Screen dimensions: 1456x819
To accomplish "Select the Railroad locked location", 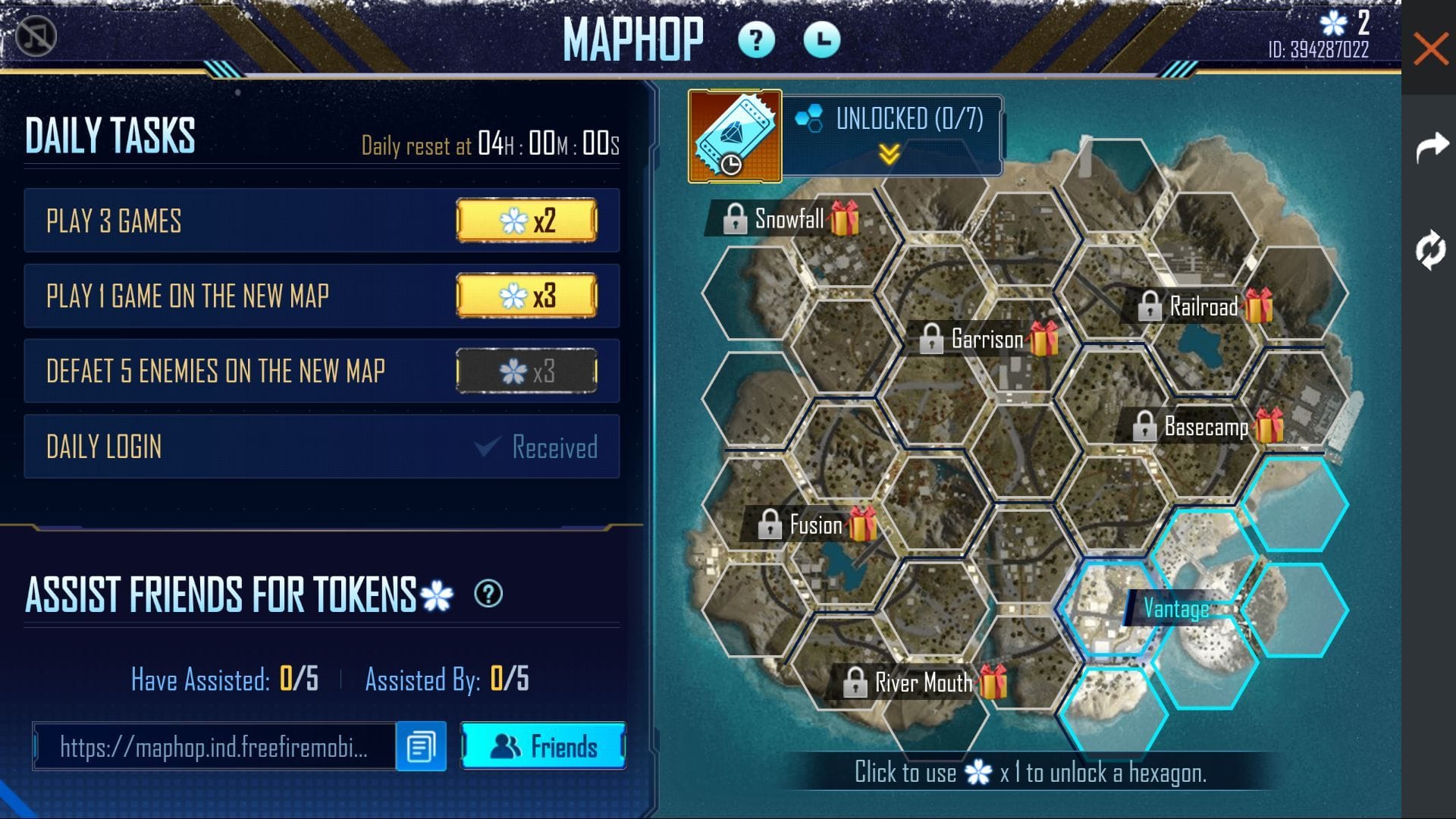I will click(1203, 306).
